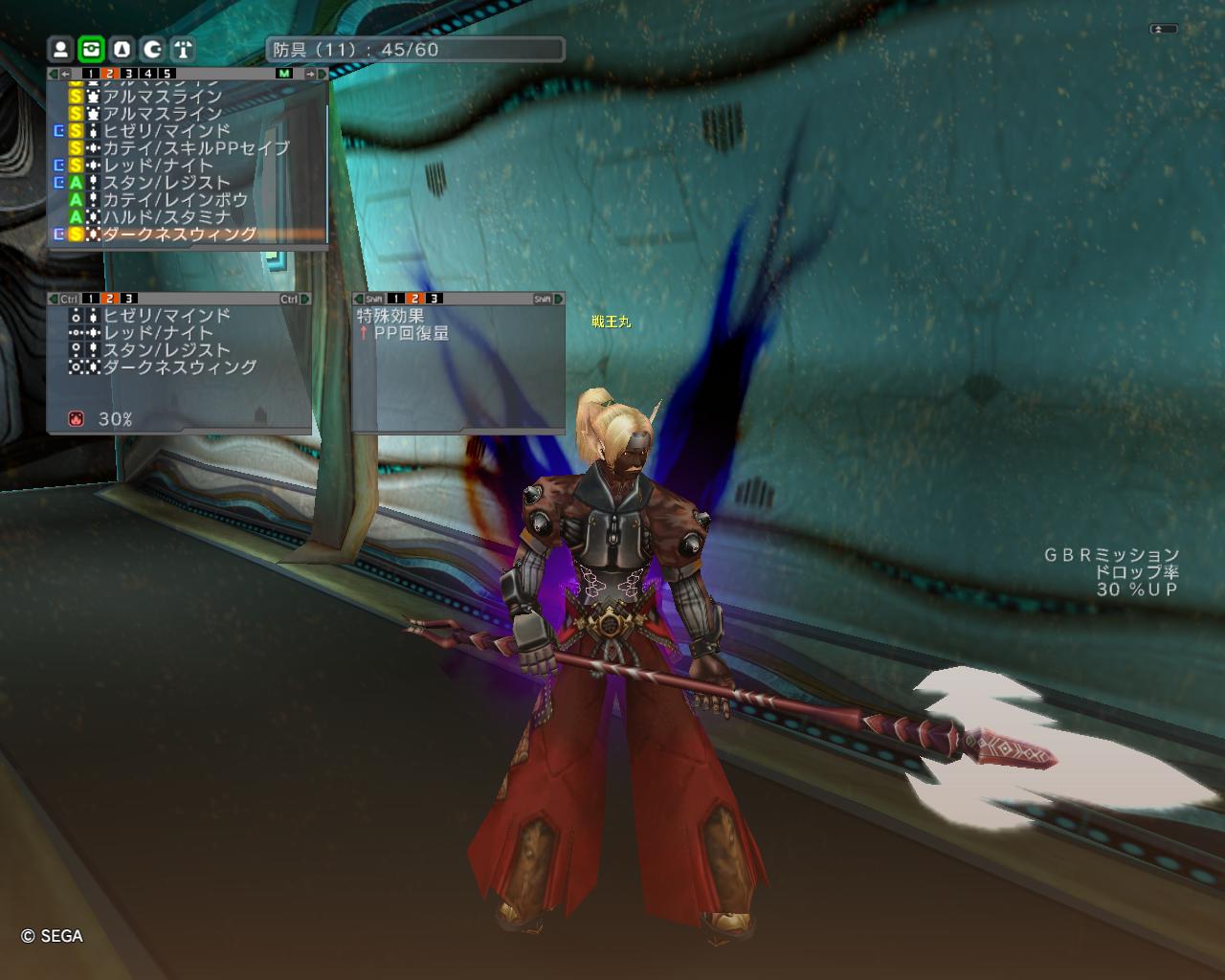This screenshot has height=980, width=1225.
Task: Open the triangle-shaped menu icon
Action: click(122, 49)
